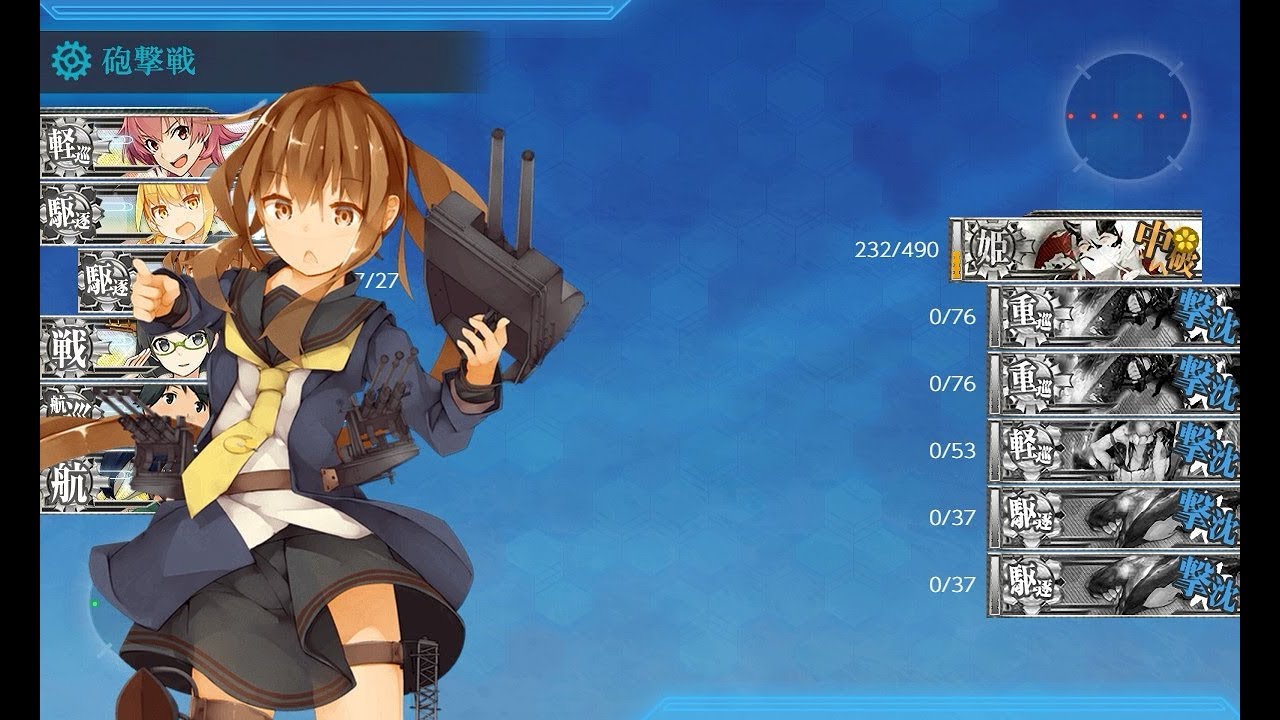The height and width of the screenshot is (720, 1280).
Task: Select the pink-haired light cruiser banner
Action: (x=140, y=146)
